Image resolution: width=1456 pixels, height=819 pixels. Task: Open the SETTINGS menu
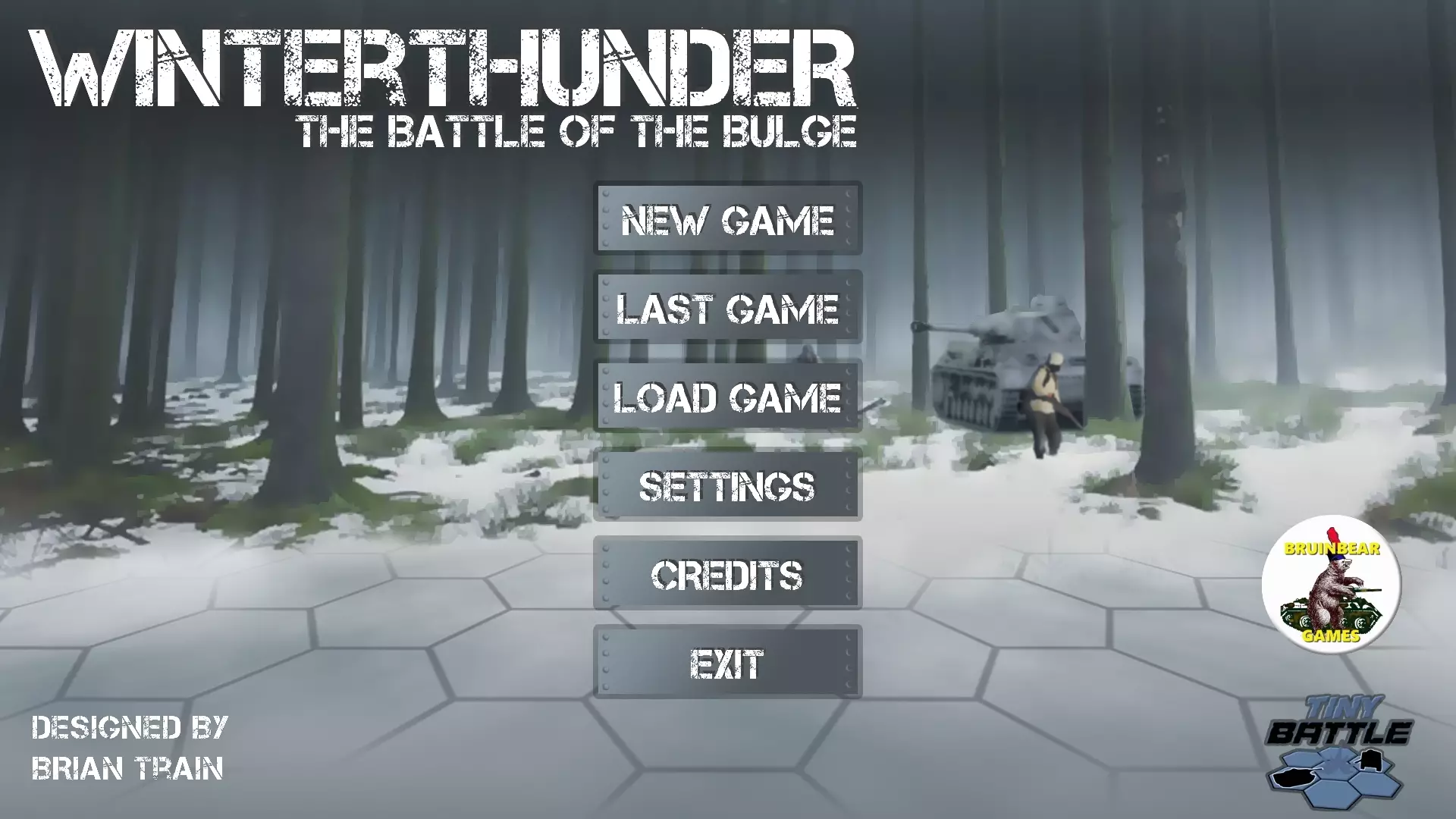(x=726, y=486)
